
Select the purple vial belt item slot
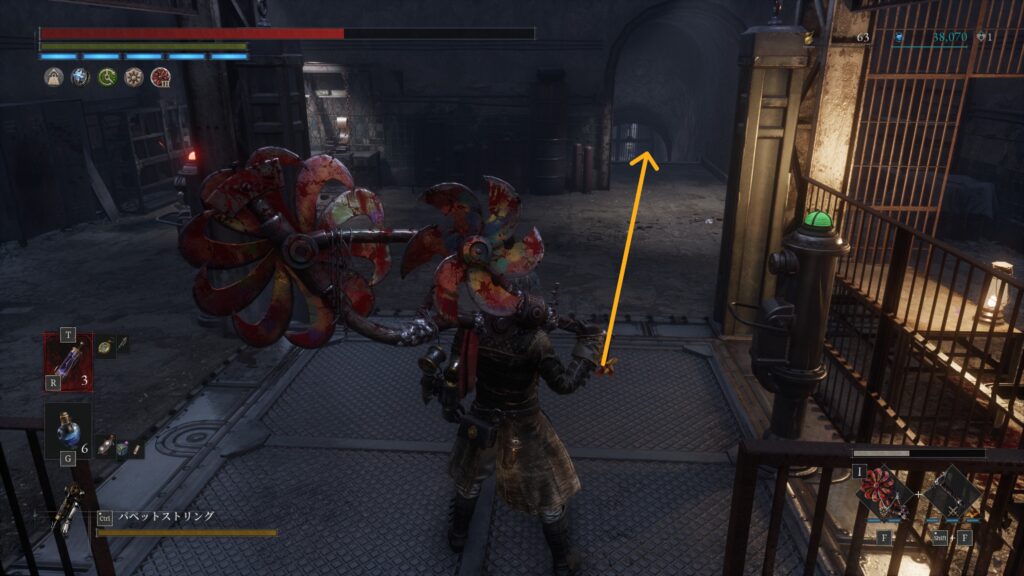tap(68, 360)
